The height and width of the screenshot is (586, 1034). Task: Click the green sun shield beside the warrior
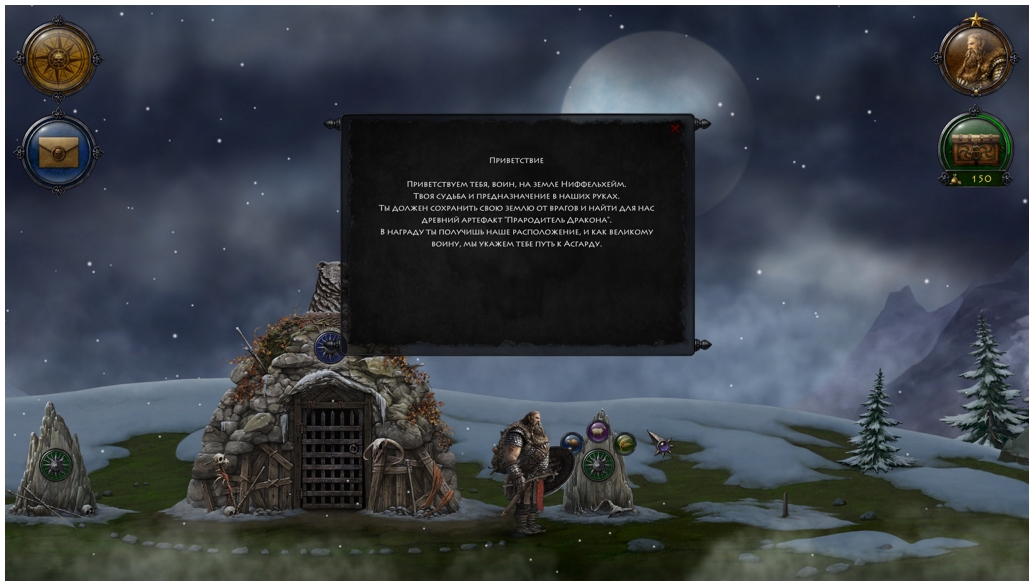[598, 465]
